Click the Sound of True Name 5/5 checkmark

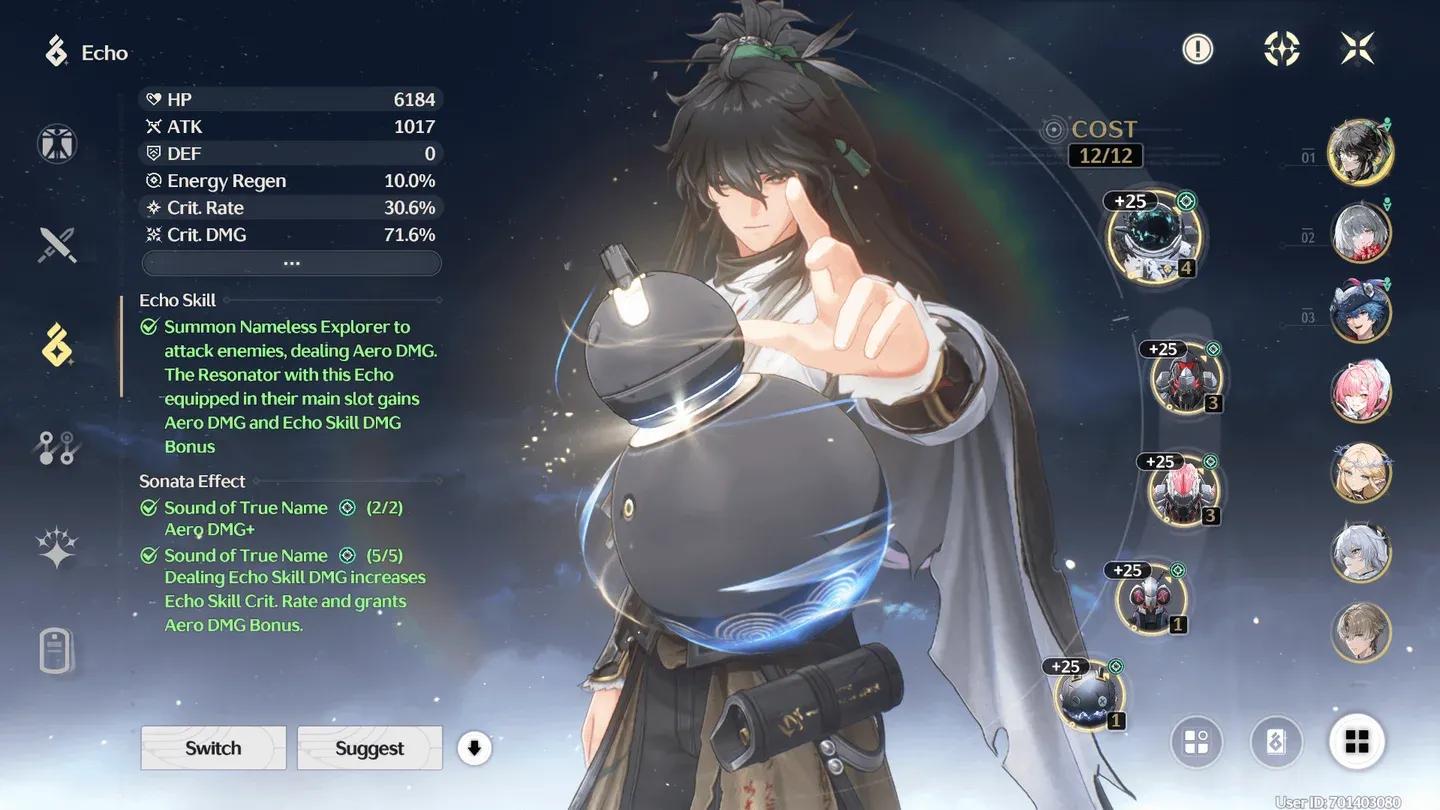[148, 555]
